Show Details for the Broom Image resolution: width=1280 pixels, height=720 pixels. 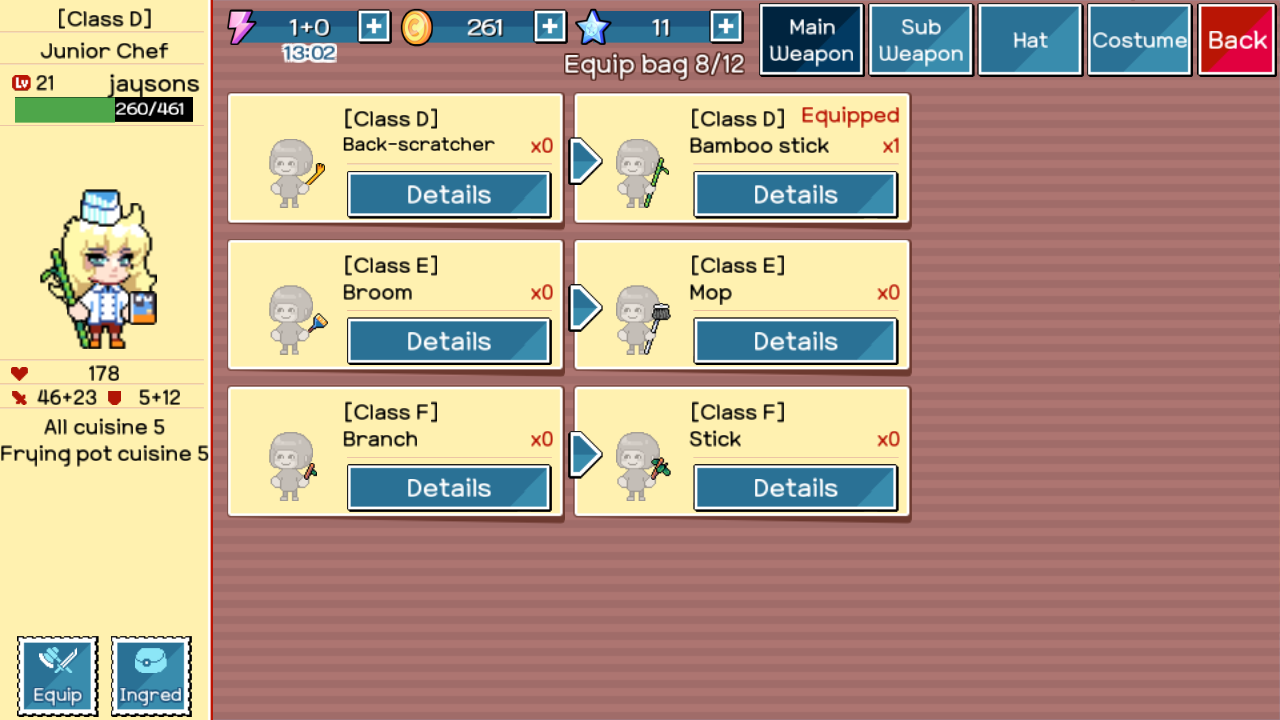[449, 342]
